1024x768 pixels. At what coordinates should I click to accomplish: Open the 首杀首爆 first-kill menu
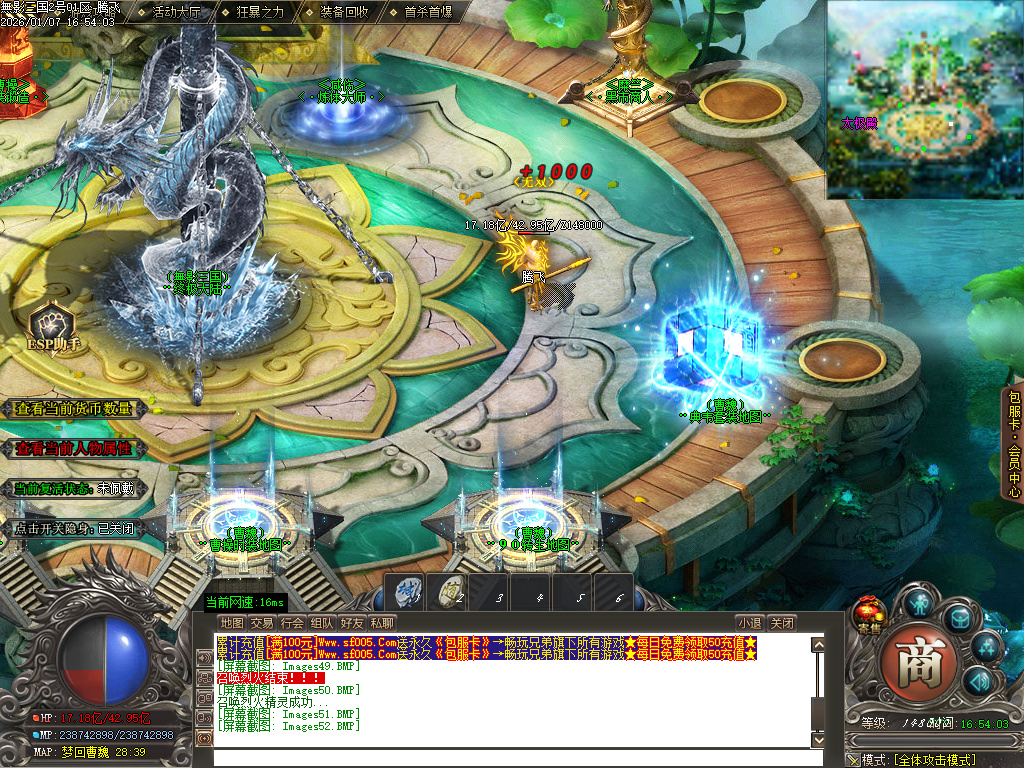click(x=428, y=13)
